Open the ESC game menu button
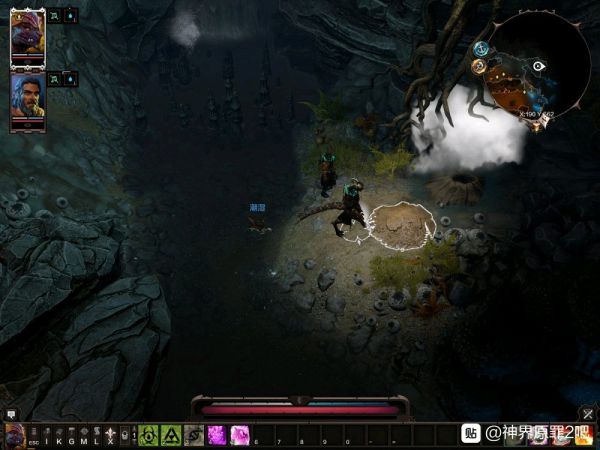This screenshot has height=450, width=600. pos(33,441)
